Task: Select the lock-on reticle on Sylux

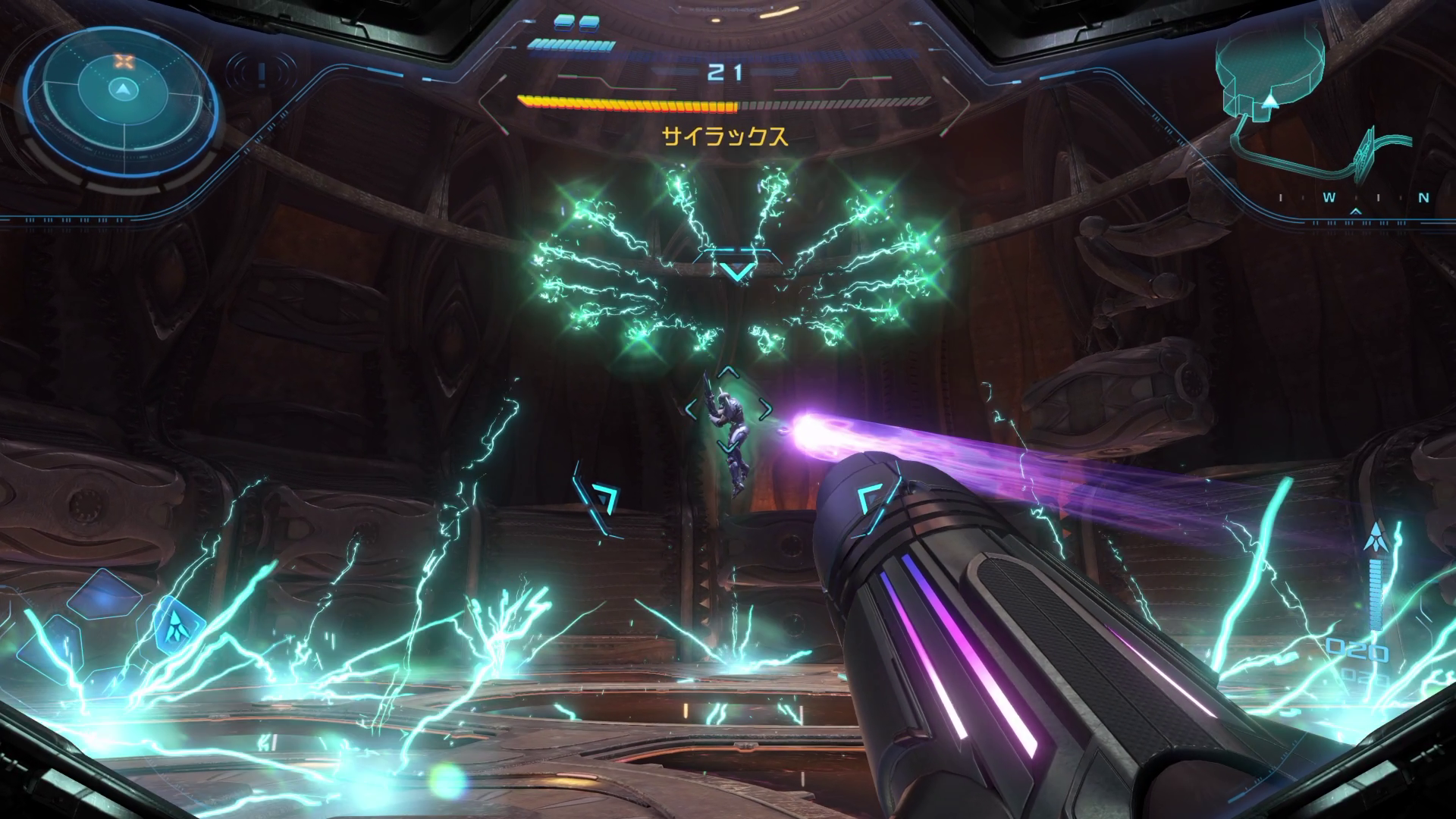Action: pos(727,409)
